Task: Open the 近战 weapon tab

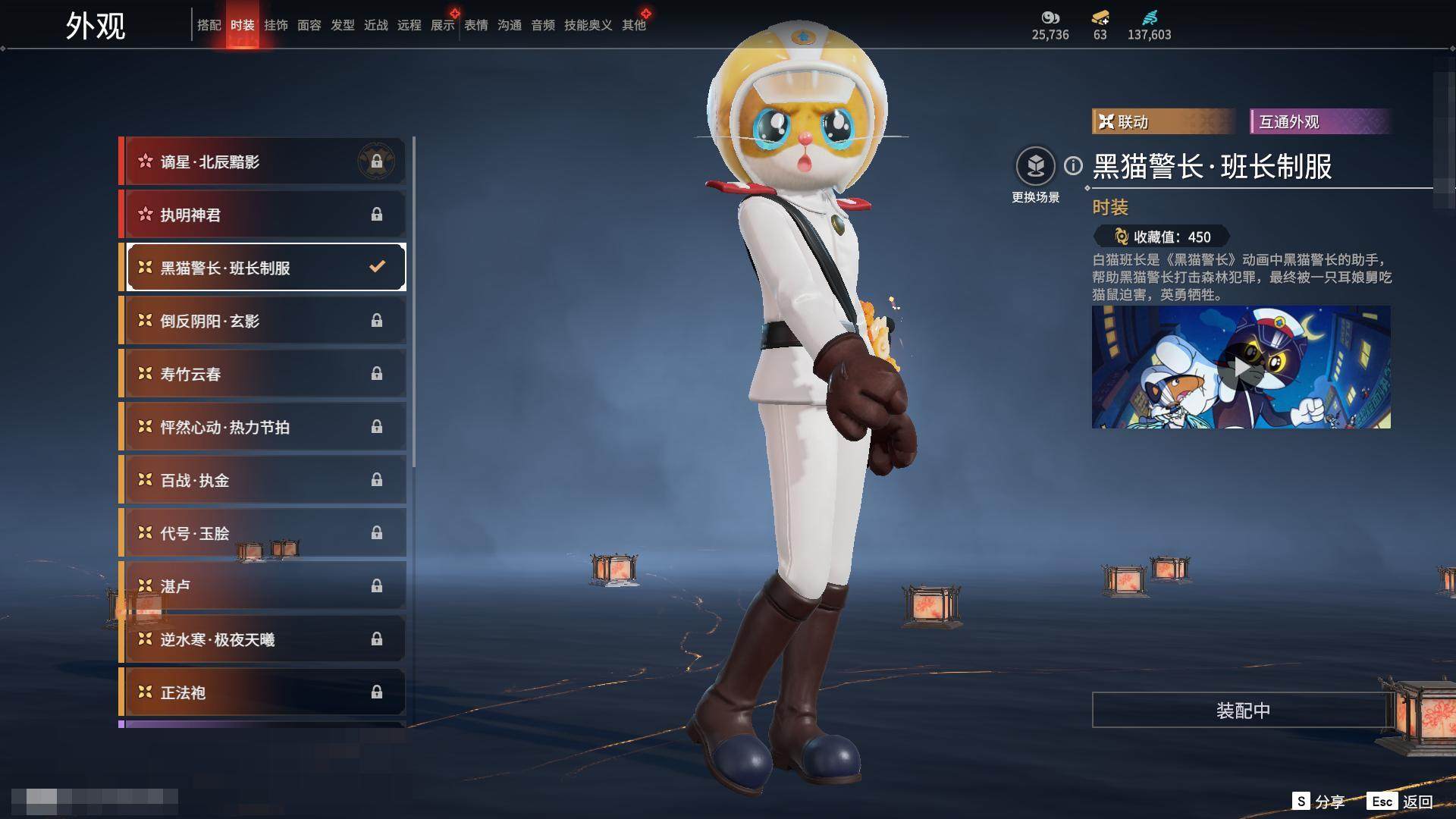Action: pyautogui.click(x=375, y=25)
